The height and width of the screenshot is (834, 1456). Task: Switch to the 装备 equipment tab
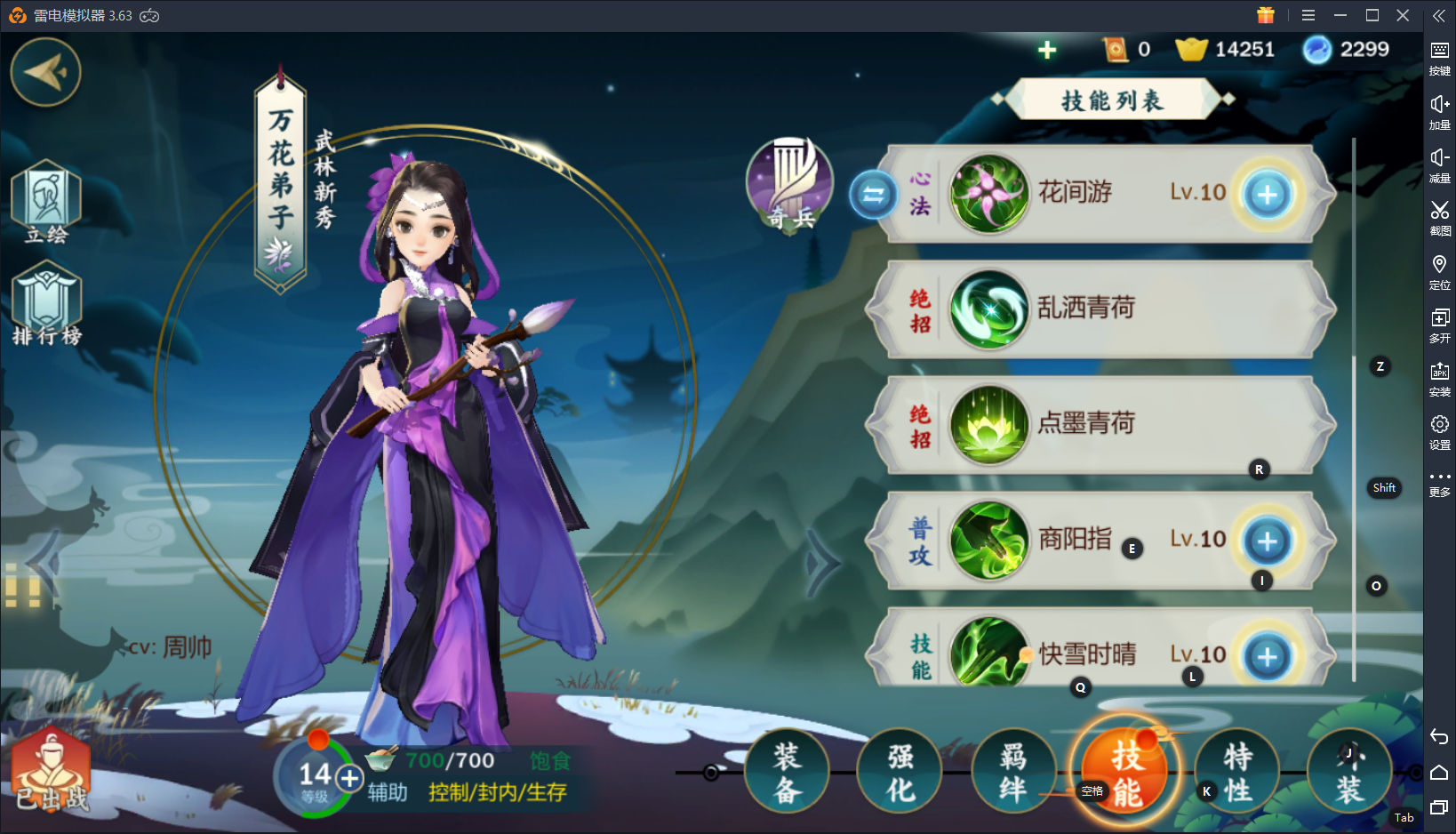(x=787, y=773)
